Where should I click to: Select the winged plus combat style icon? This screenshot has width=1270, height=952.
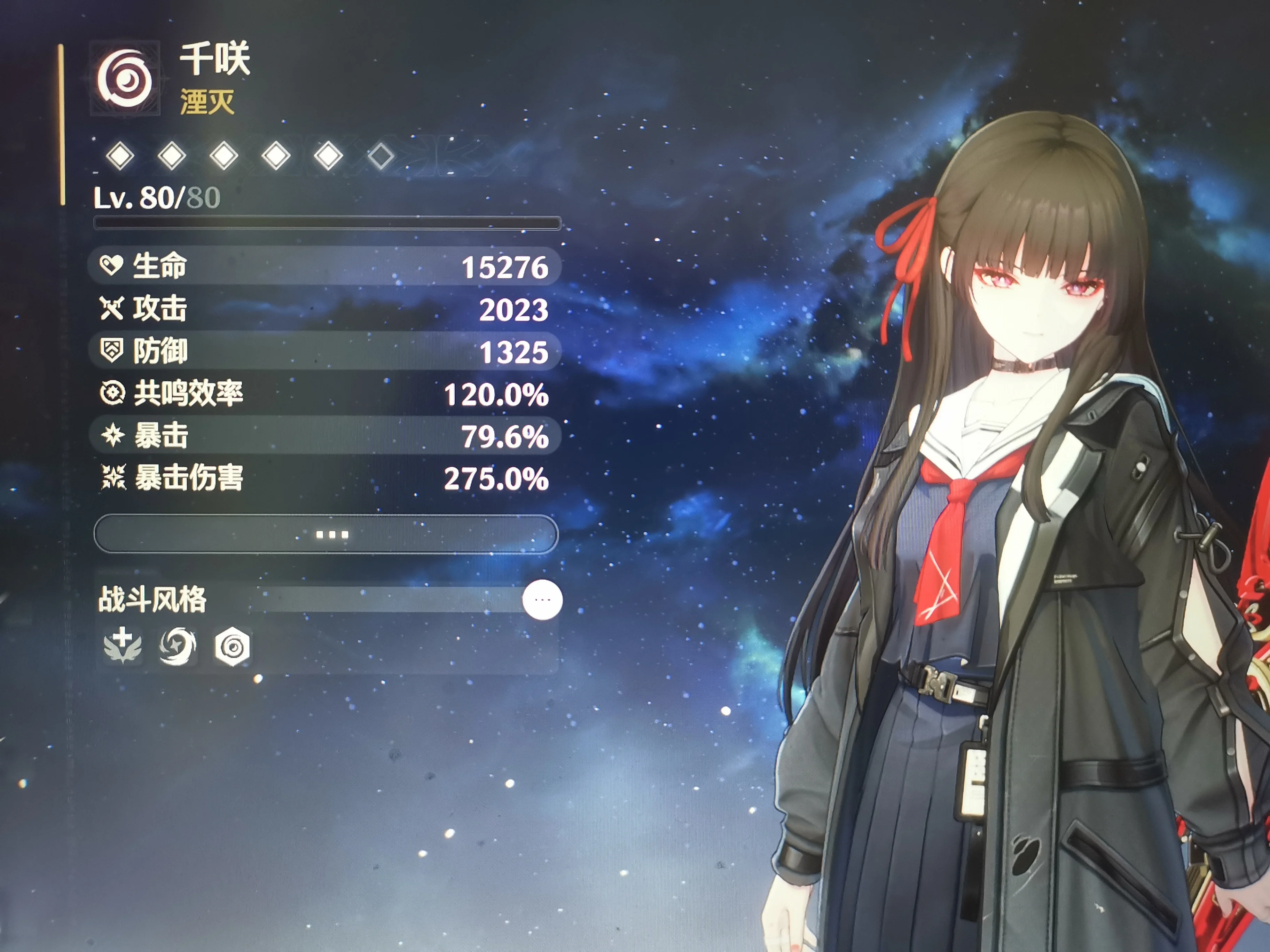tap(123, 646)
